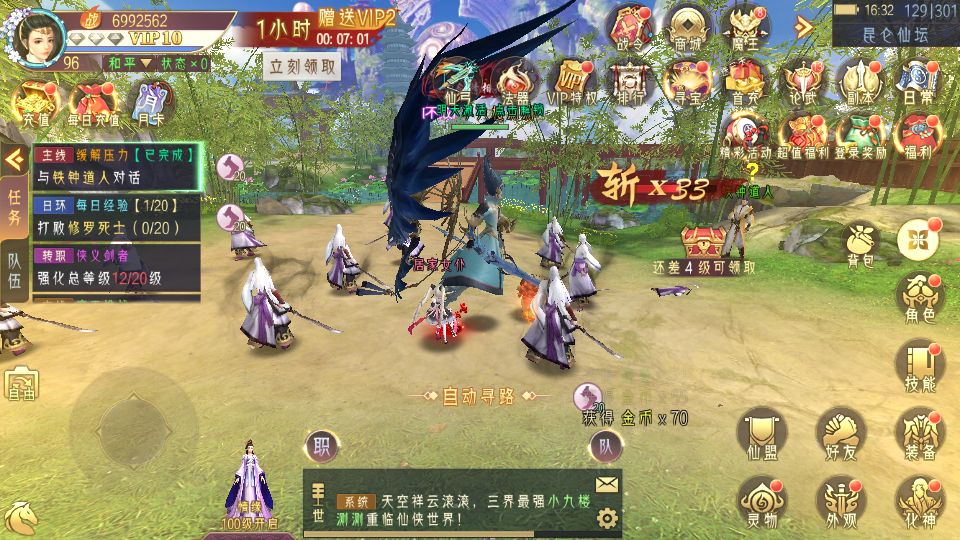Open chat settings gear icon
The image size is (960, 540).
point(606,518)
